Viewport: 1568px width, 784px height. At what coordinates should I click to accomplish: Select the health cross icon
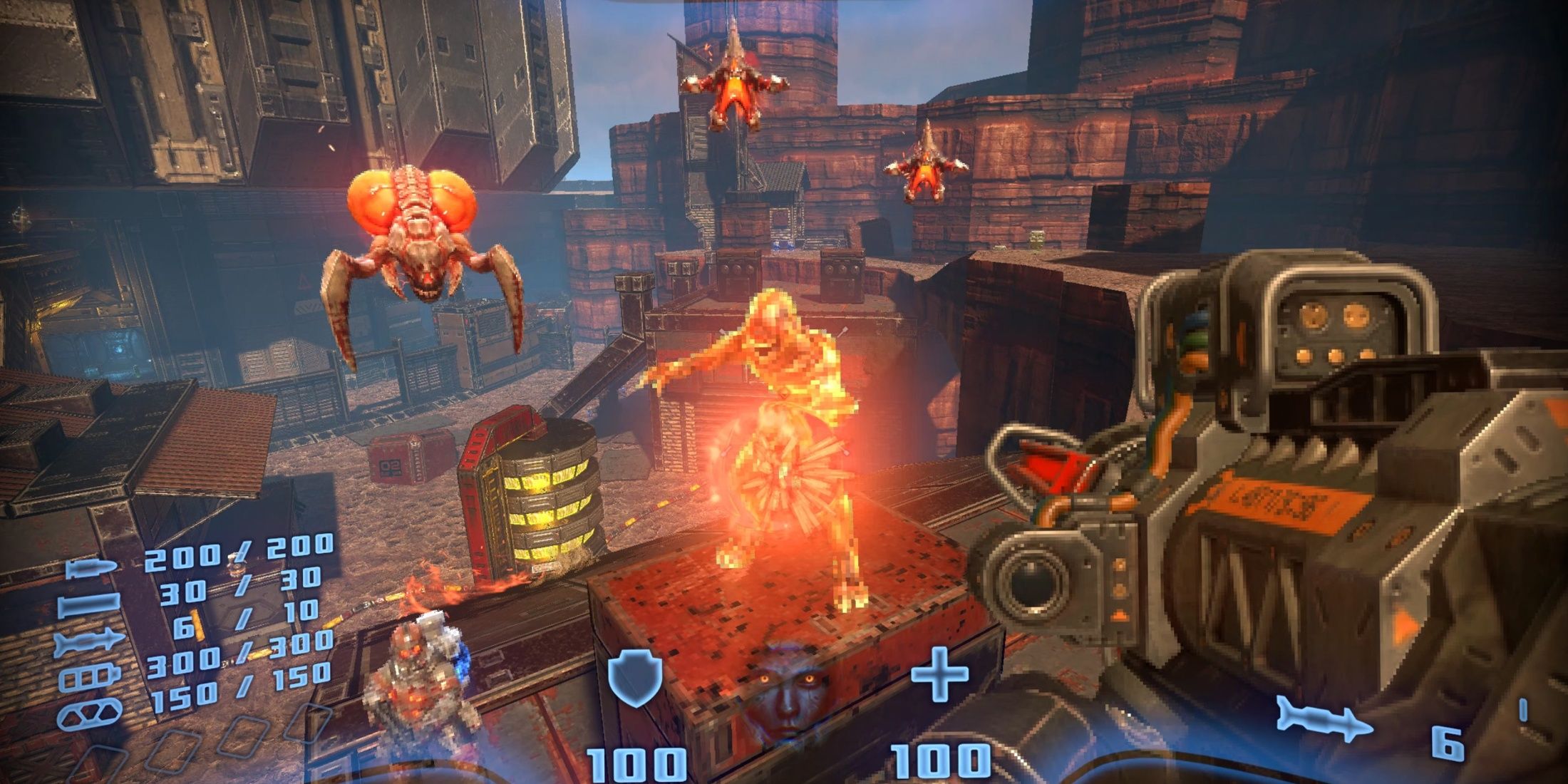point(940,674)
